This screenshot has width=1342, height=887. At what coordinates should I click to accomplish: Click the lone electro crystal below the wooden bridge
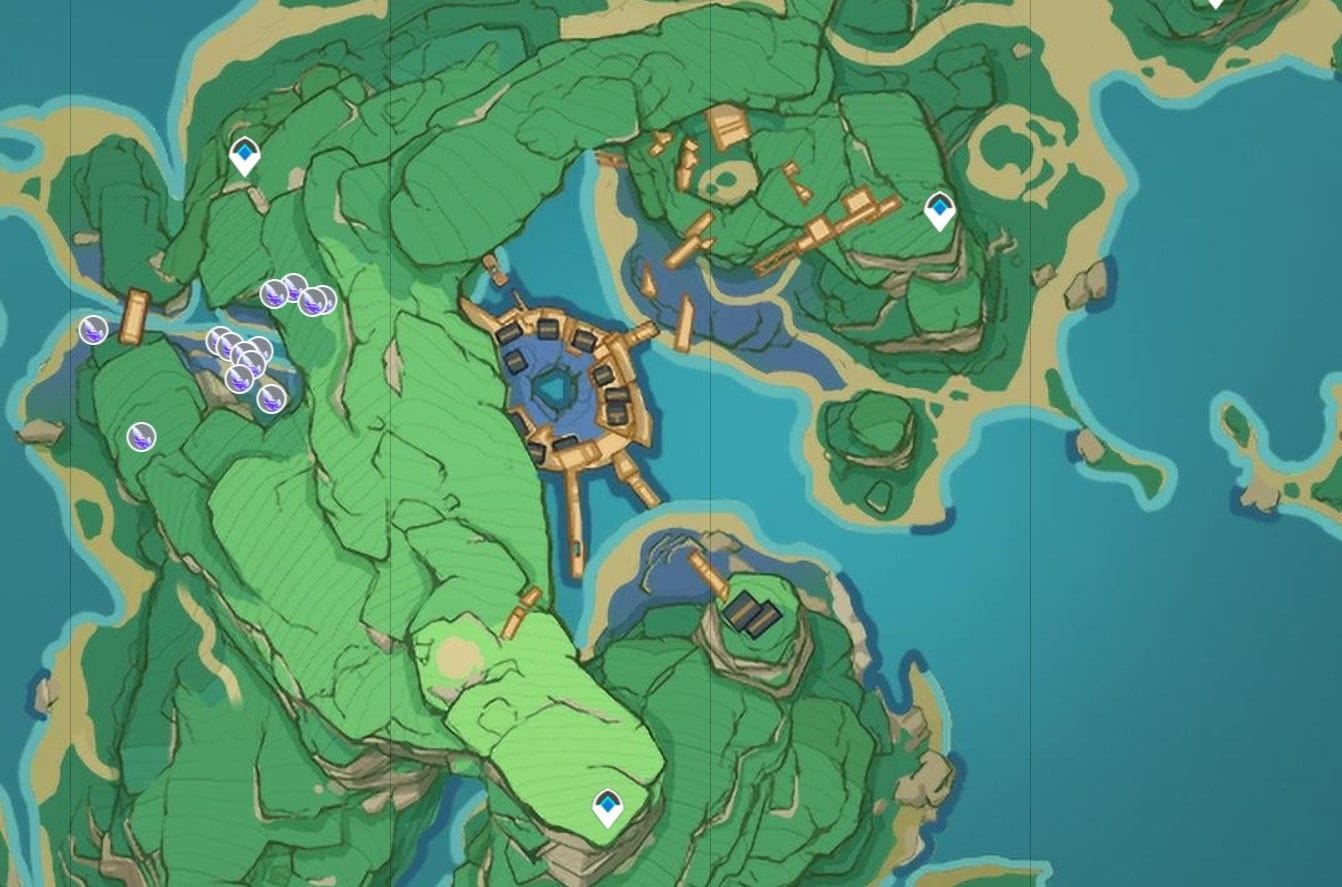tap(141, 435)
